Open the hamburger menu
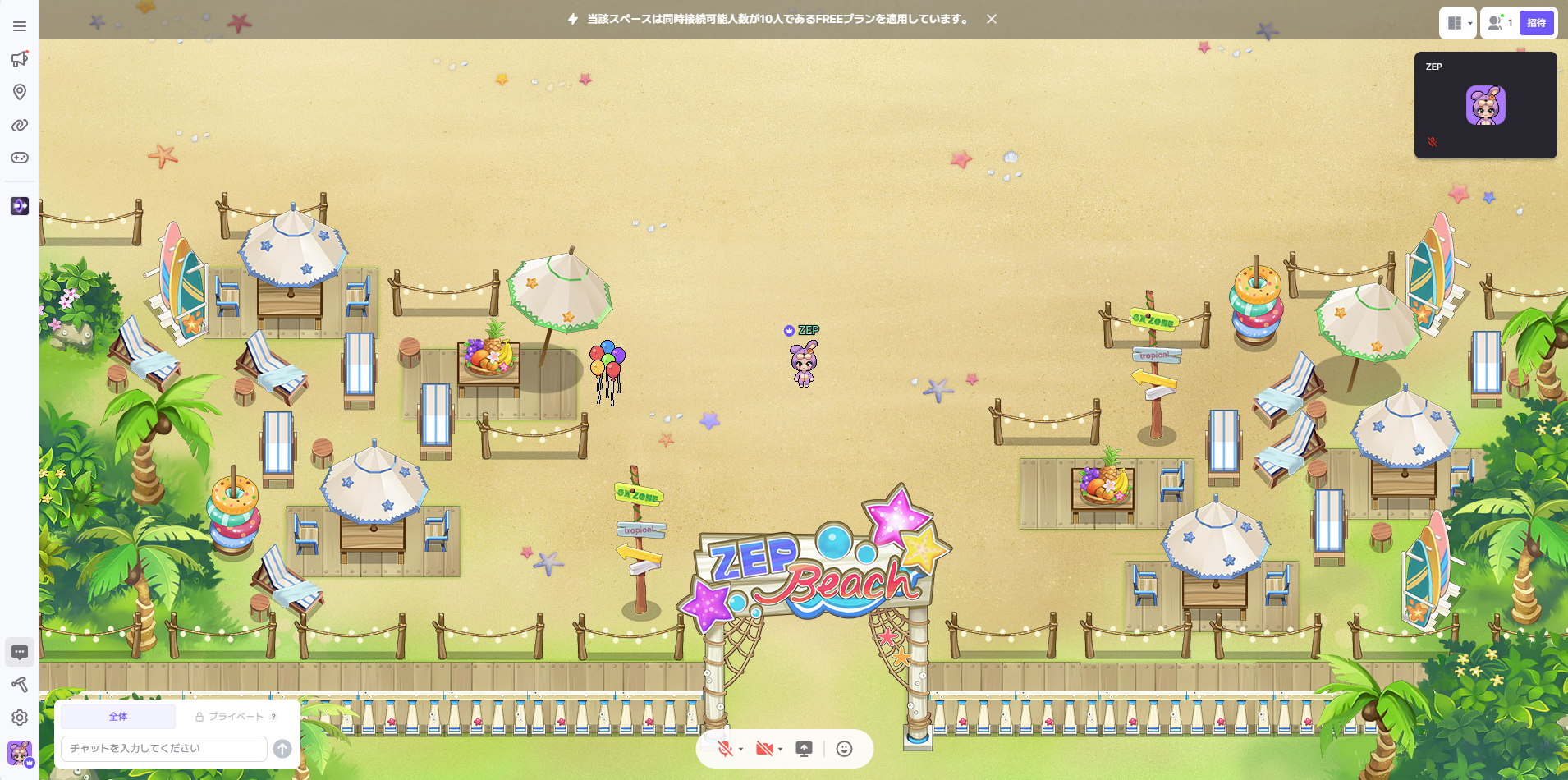This screenshot has width=1568, height=780. tap(20, 26)
